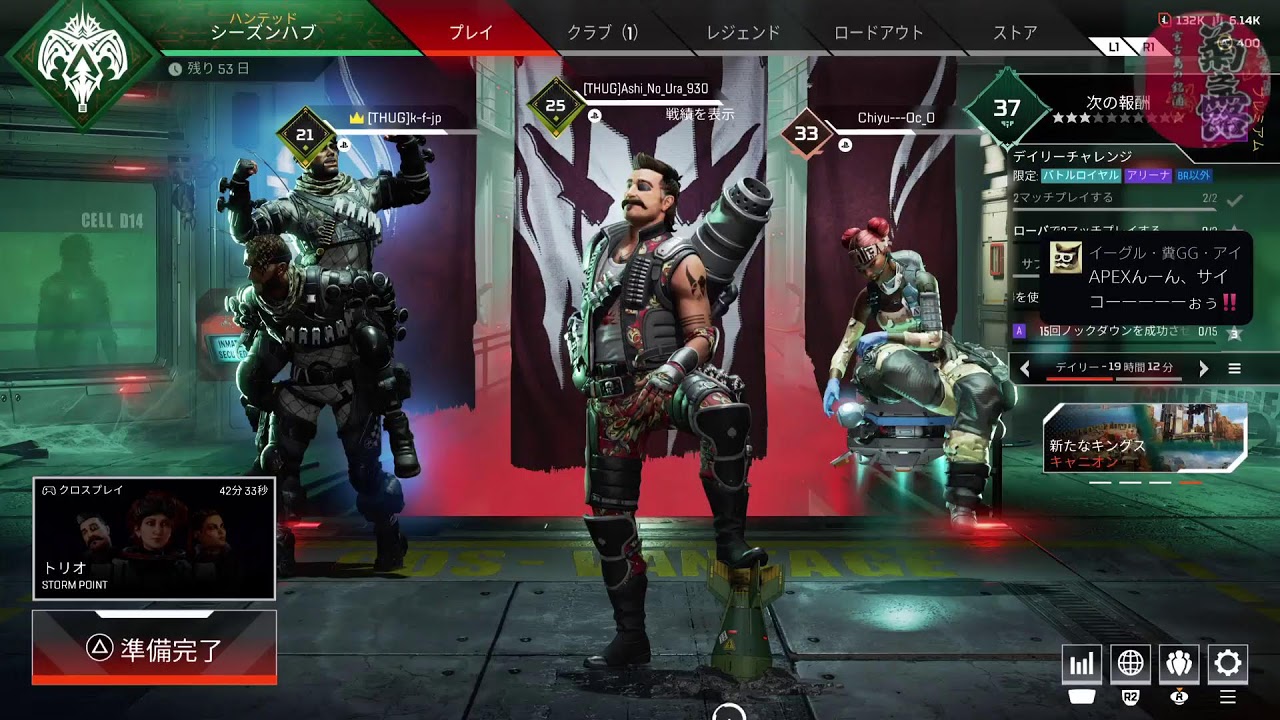1280x720 pixels.
Task: Go to next challenge page arrow
Action: [x=1203, y=369]
